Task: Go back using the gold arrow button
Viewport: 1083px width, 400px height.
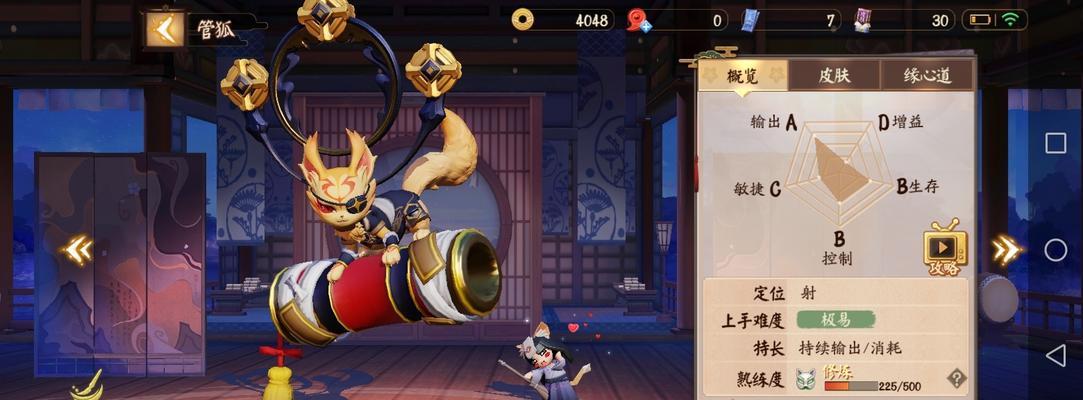Action: (164, 29)
